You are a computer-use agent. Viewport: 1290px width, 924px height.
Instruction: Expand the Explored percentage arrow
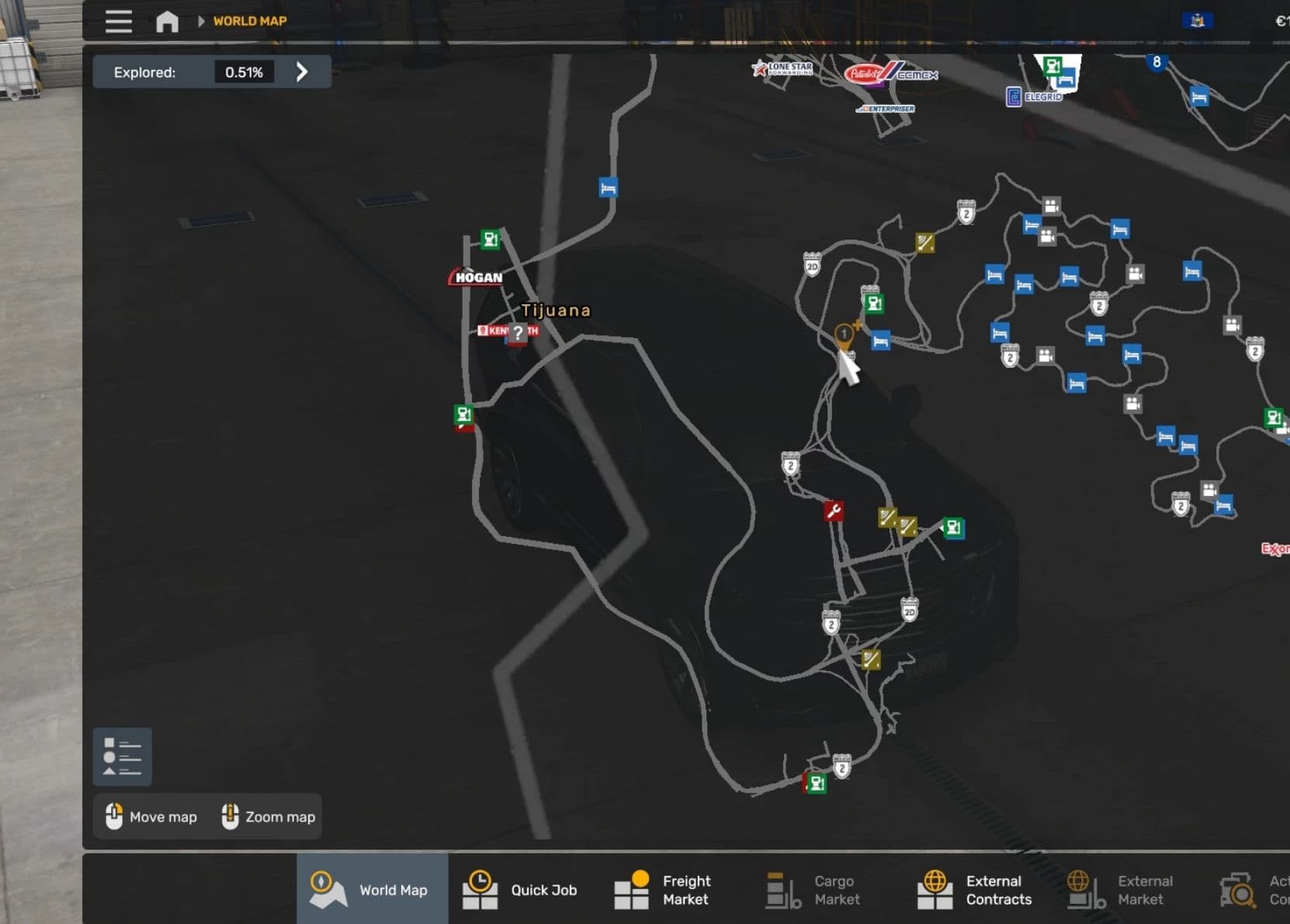[x=302, y=72]
